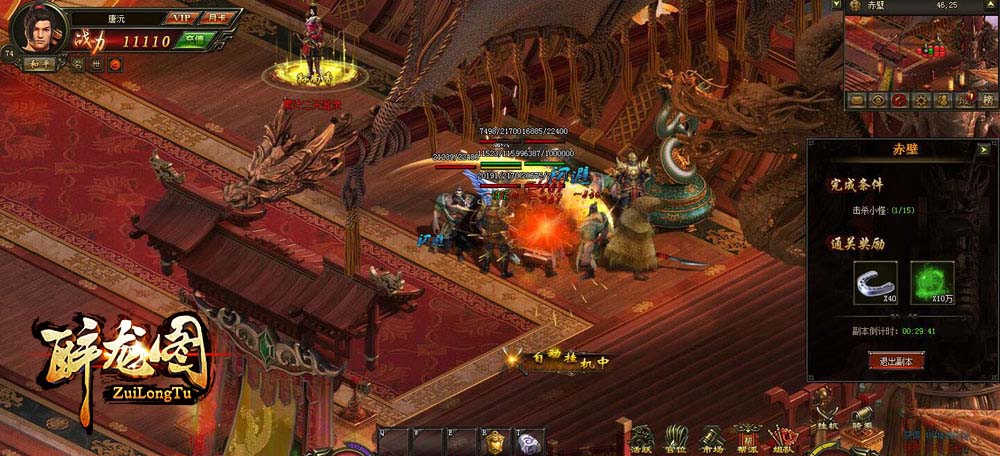Select the green orb reward x10万
This screenshot has height=456, width=1000.
[931, 283]
